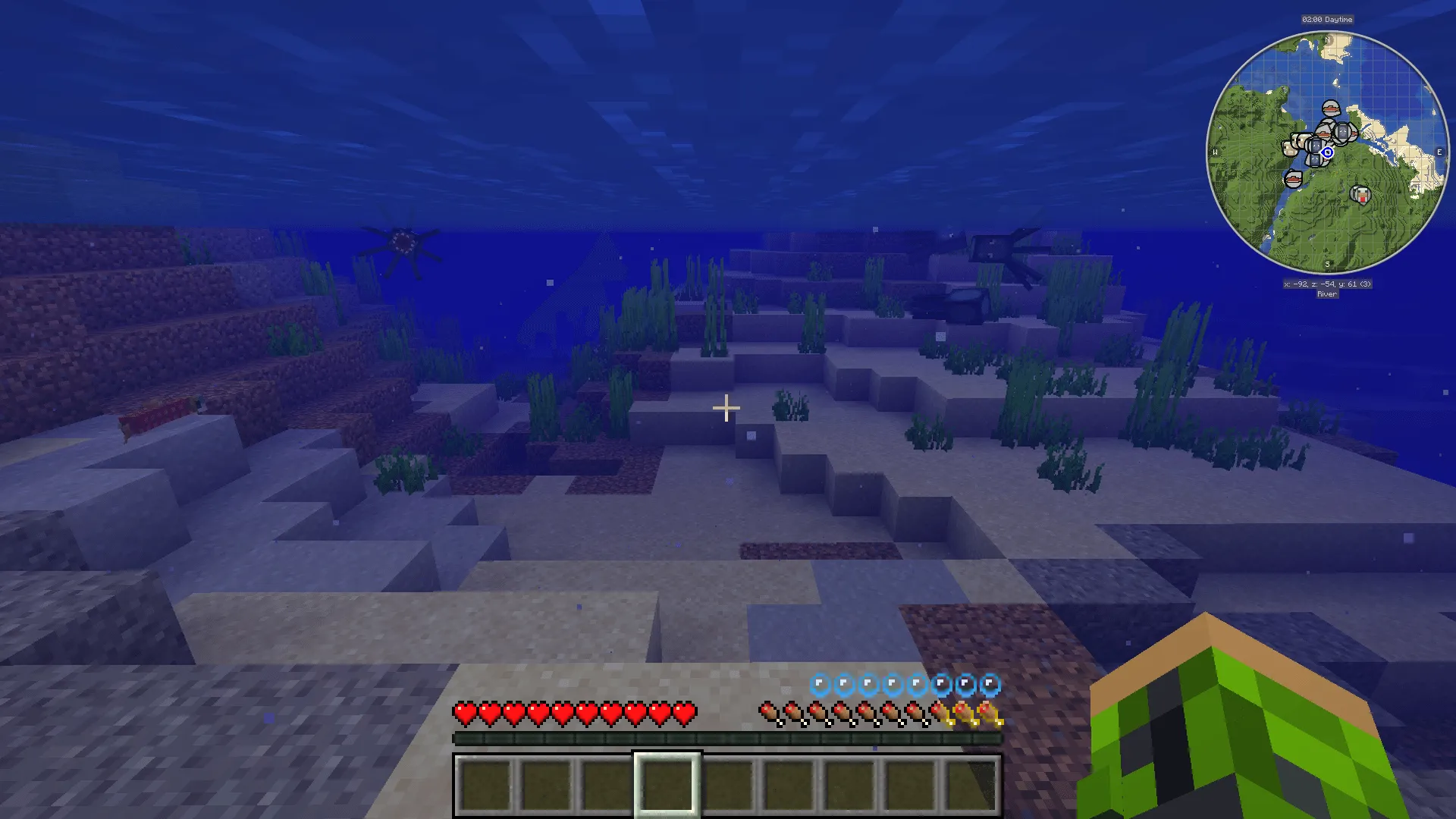Select the blue player arrow marker on minimap
Screen dimensions: 1456x819
(x=1327, y=152)
